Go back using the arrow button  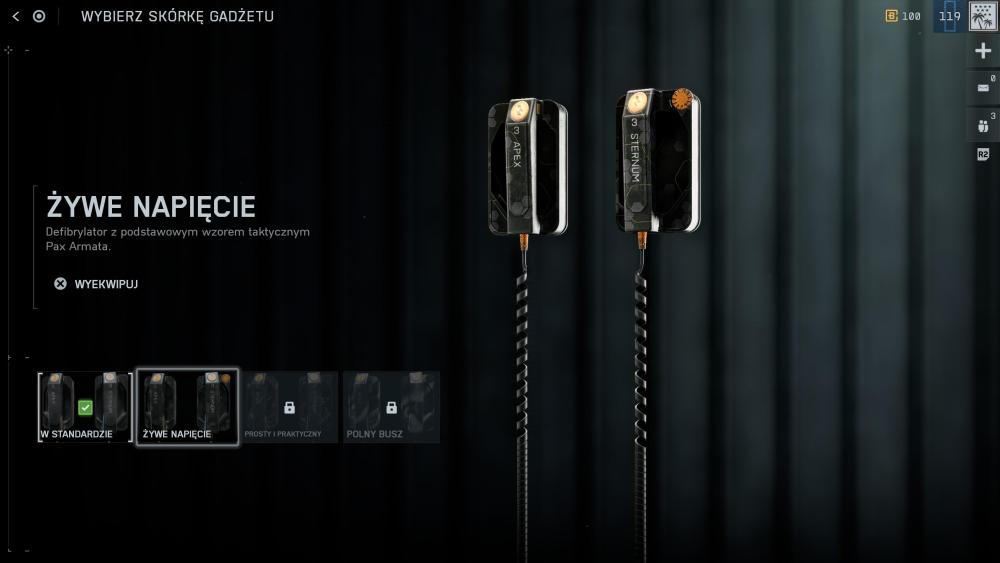15,16
